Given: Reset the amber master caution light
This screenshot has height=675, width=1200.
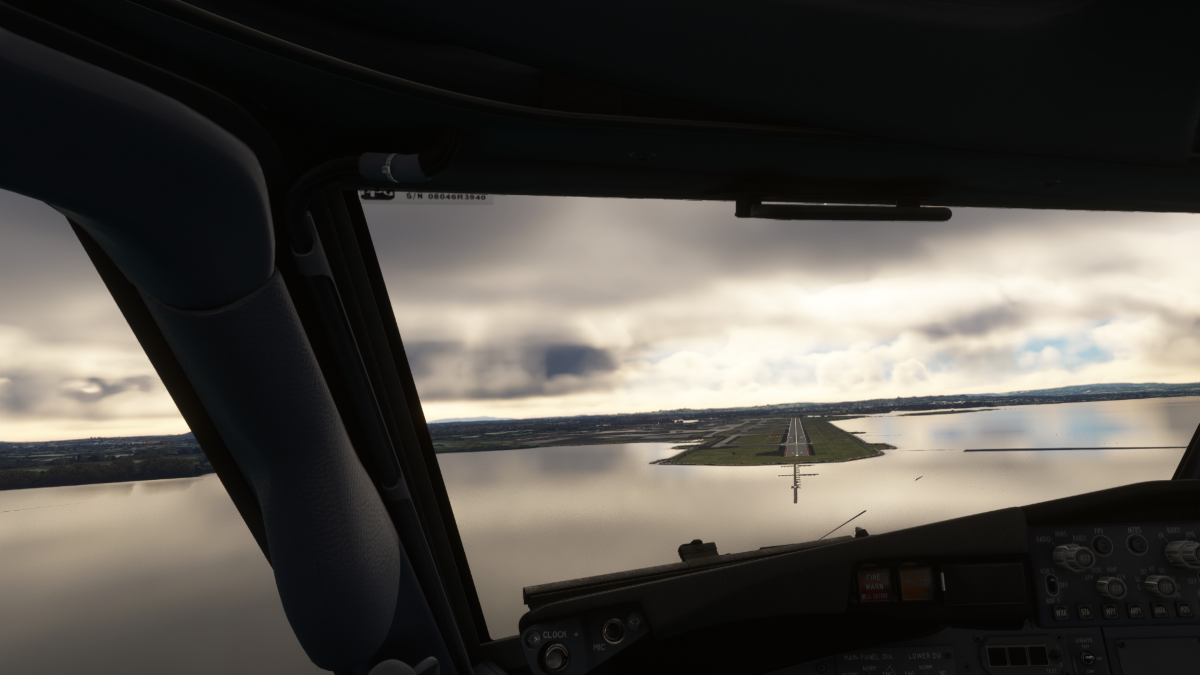Looking at the screenshot, I should tap(915, 583).
